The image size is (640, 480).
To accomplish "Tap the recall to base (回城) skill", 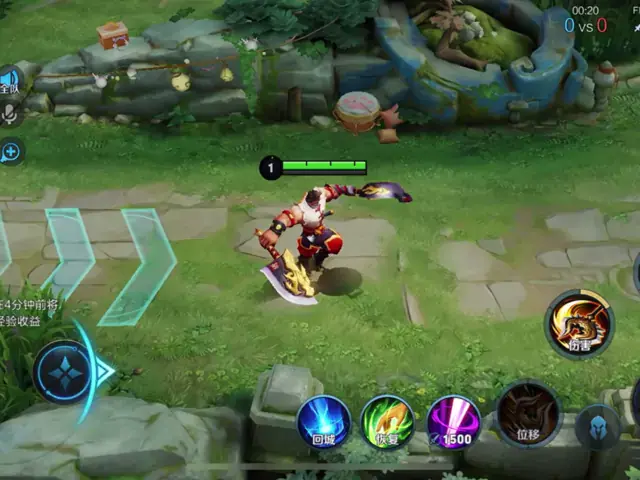I will pos(324,421).
